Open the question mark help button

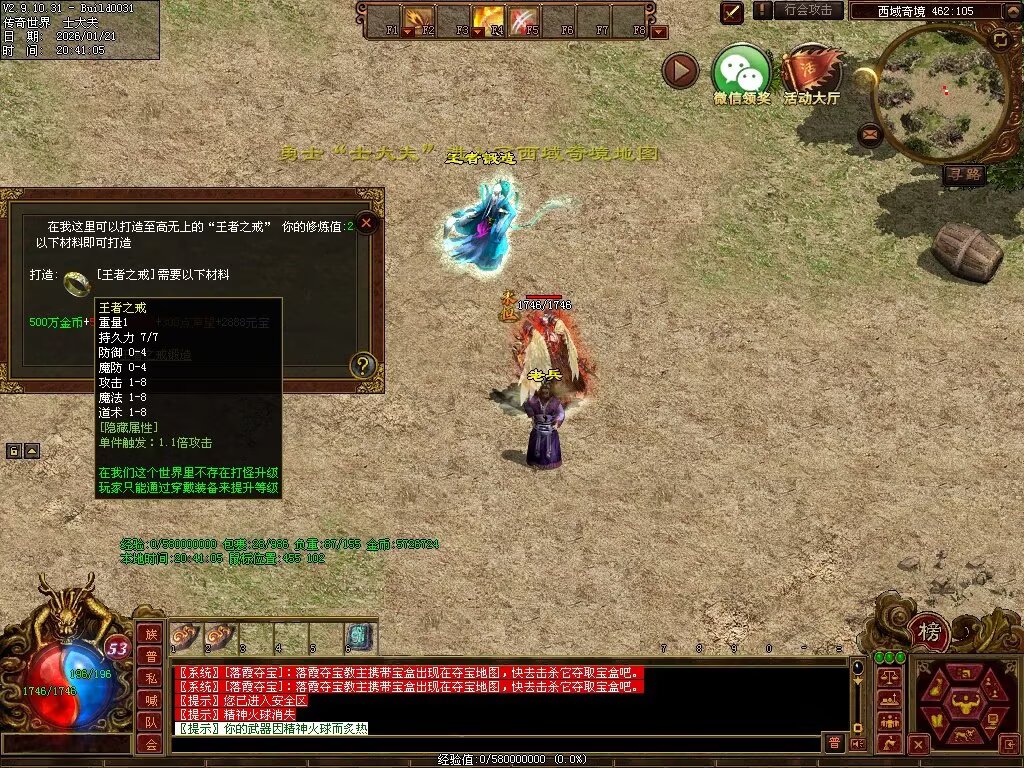(x=363, y=366)
